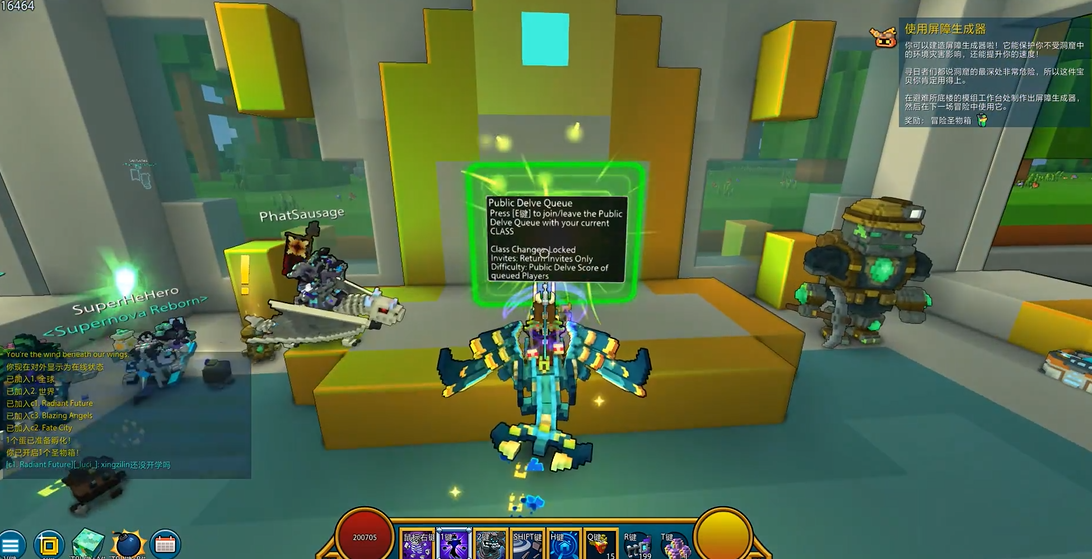Activate the right-mouse ability slot

[417, 545]
